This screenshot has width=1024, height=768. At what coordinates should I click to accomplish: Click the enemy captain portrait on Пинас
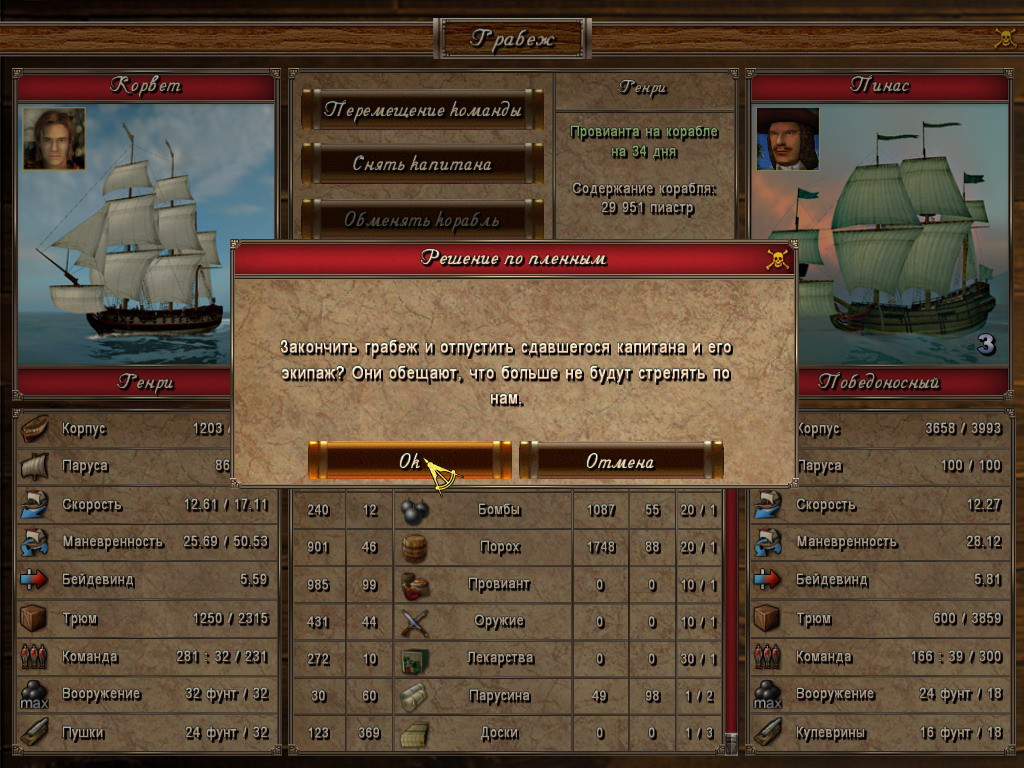point(787,139)
